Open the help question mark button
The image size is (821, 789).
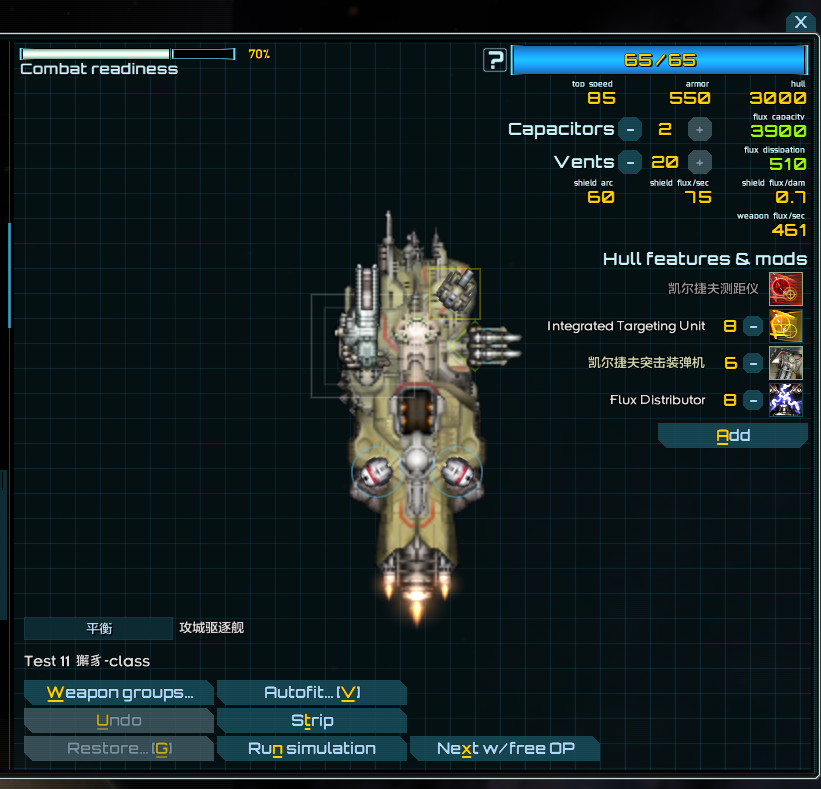(x=495, y=60)
